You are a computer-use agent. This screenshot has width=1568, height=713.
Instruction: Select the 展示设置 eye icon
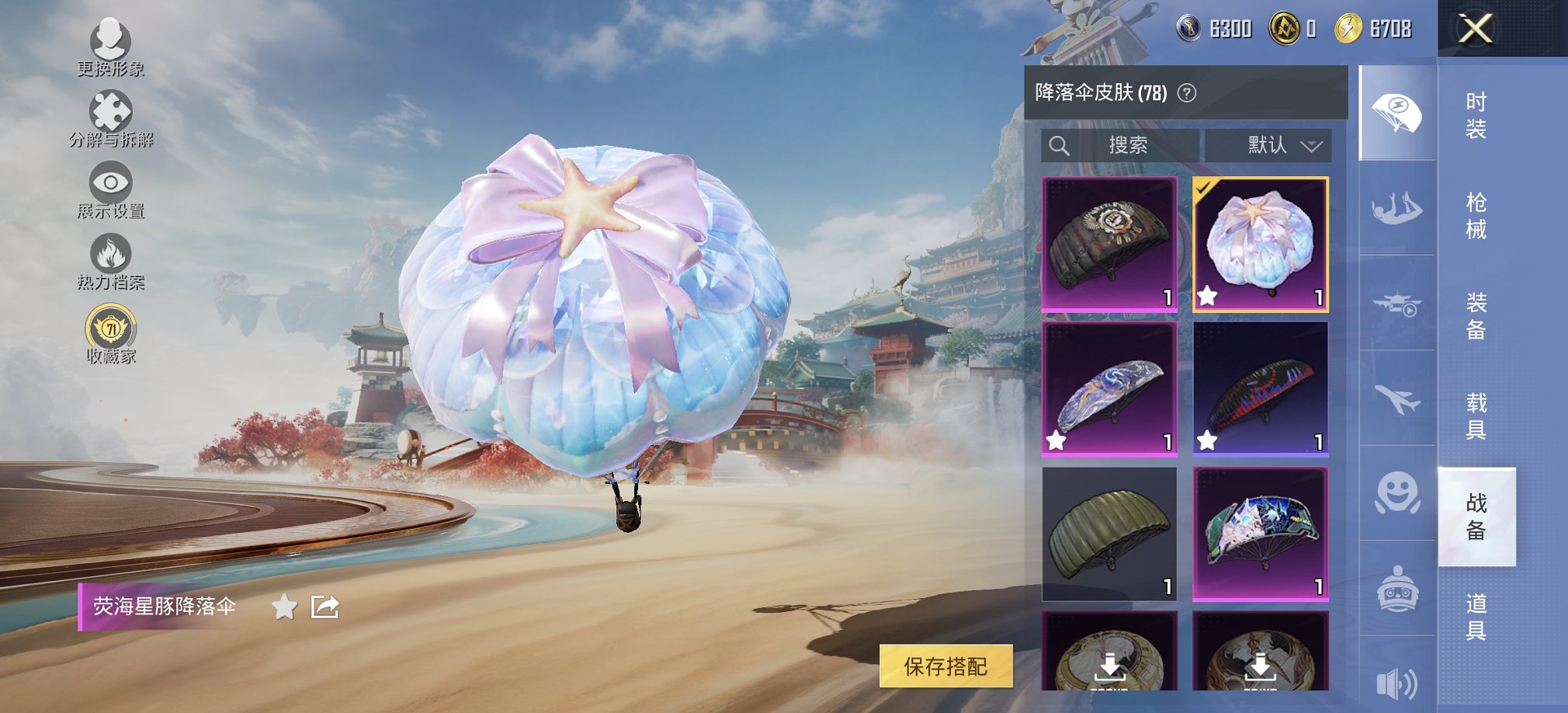(x=113, y=180)
